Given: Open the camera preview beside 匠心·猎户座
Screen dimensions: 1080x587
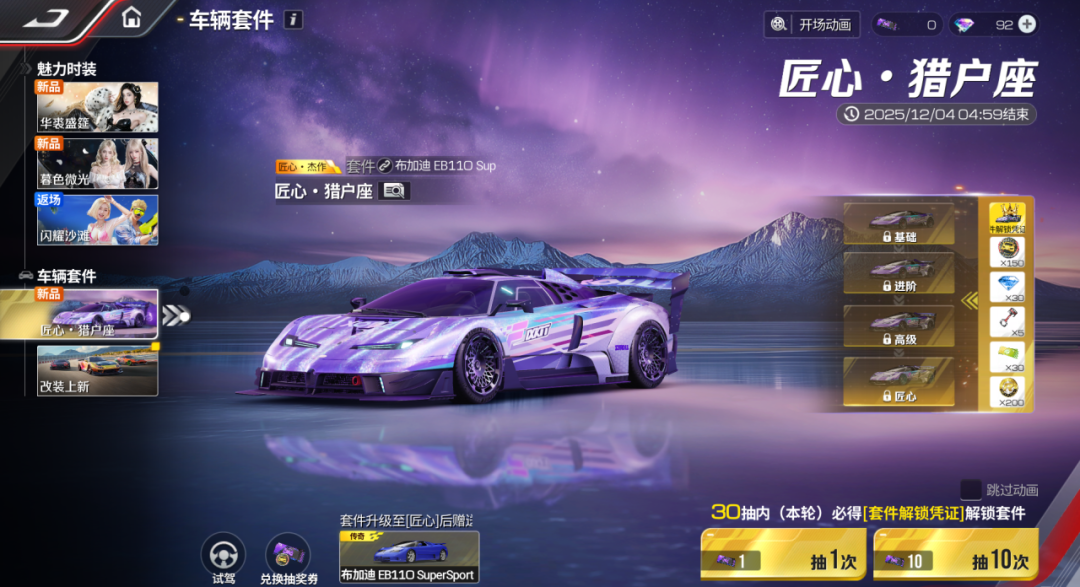Looking at the screenshot, I should tap(394, 191).
